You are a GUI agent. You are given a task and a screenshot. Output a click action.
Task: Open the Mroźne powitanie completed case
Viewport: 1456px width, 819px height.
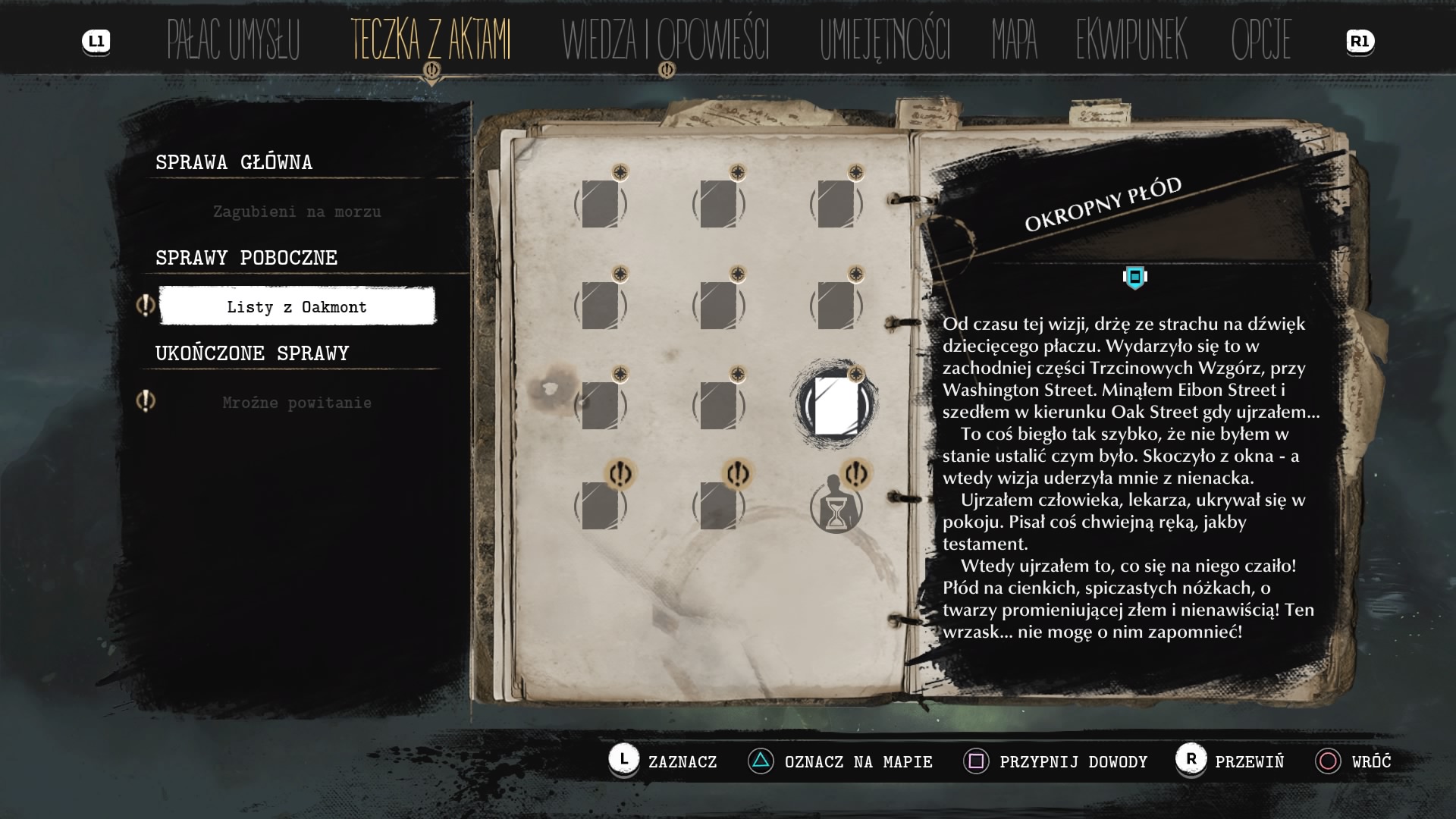click(297, 403)
